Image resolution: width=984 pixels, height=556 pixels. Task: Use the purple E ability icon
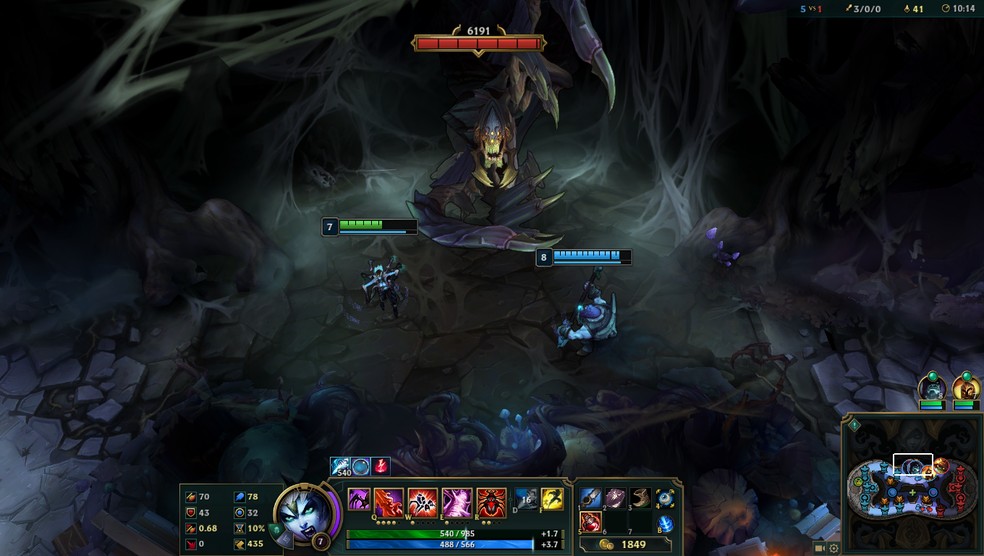point(457,500)
